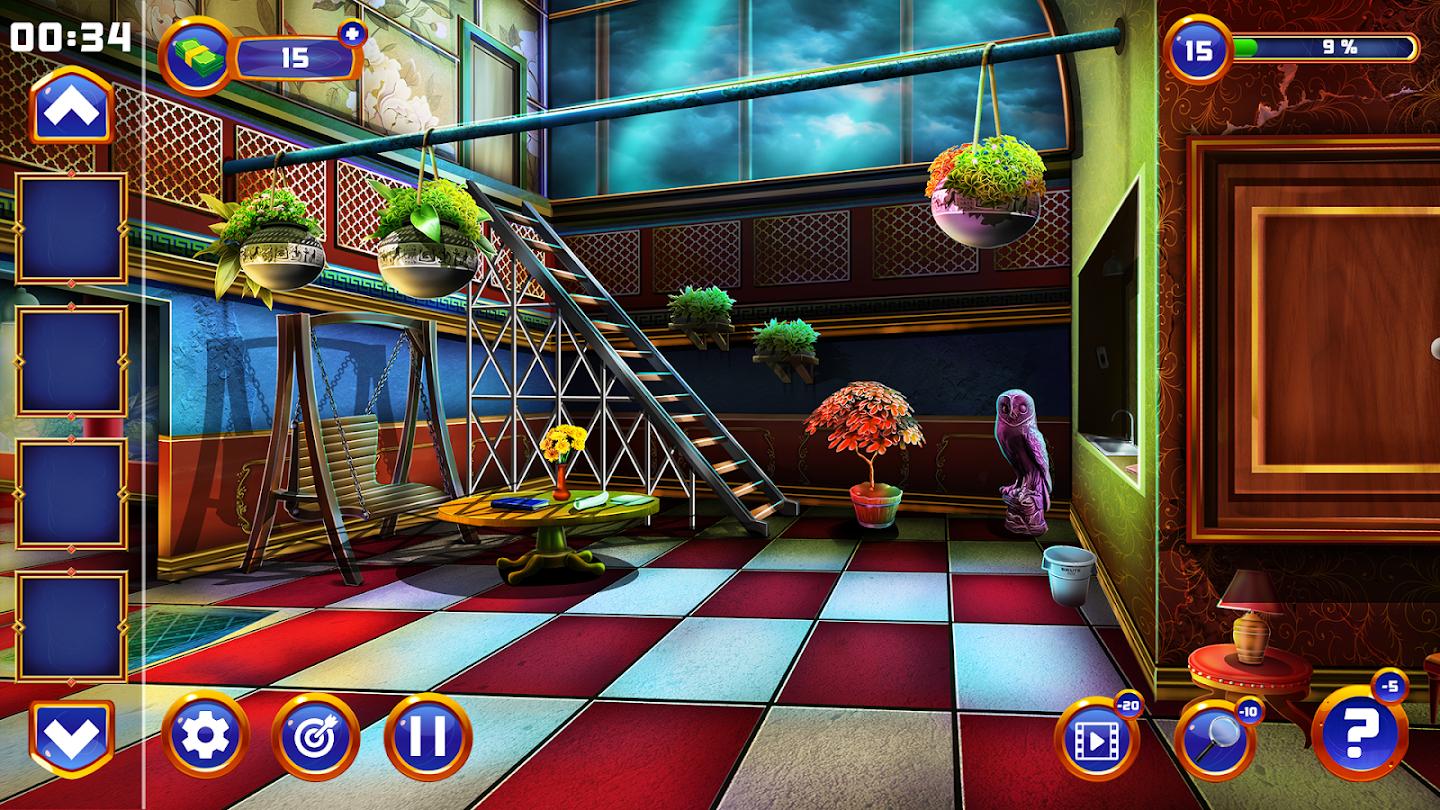Screen dimensions: 1440x810
Task: Watch the video walkthrough for 20 coins
Action: click(1096, 740)
